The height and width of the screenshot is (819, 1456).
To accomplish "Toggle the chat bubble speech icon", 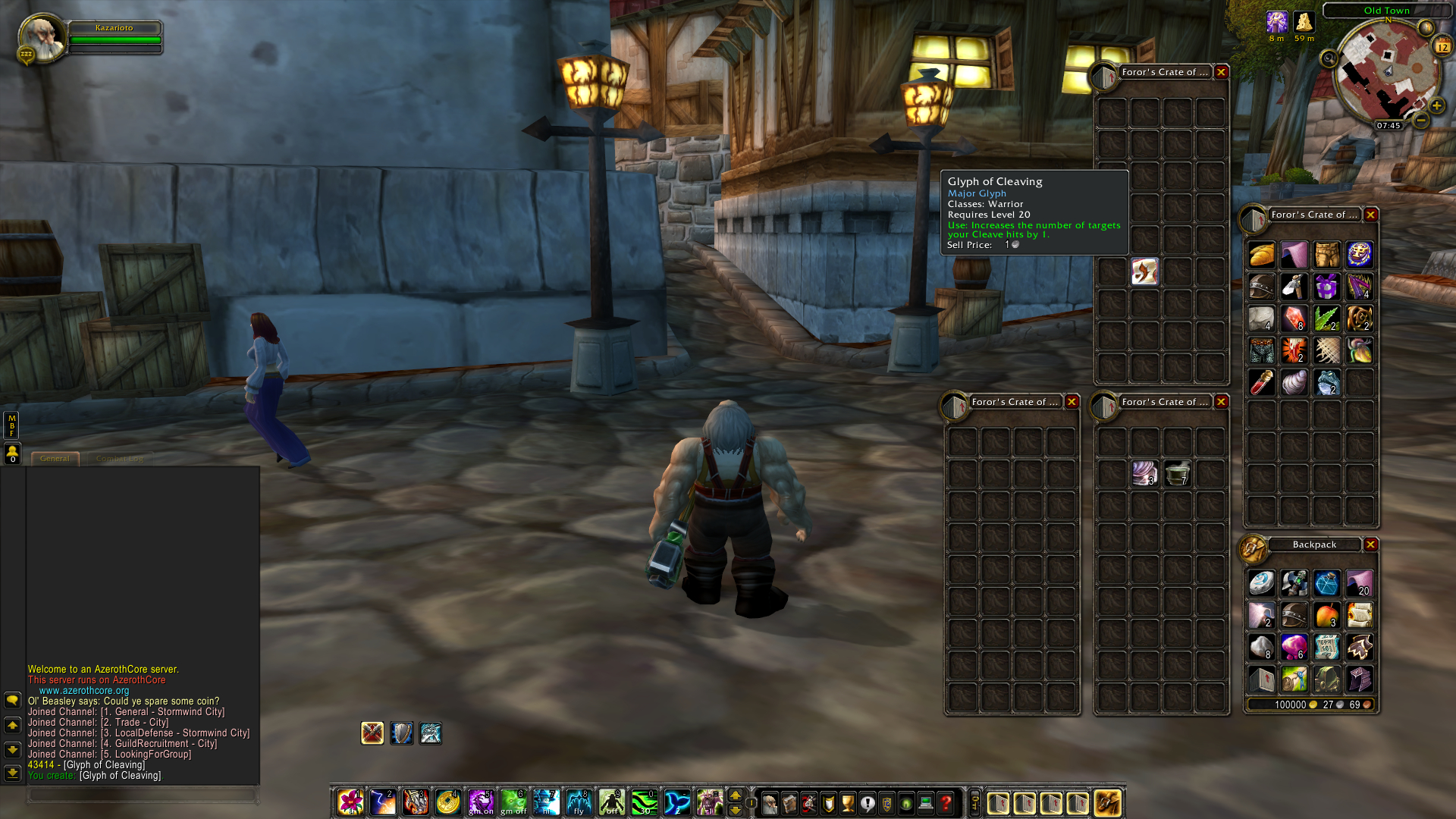I will pyautogui.click(x=13, y=700).
